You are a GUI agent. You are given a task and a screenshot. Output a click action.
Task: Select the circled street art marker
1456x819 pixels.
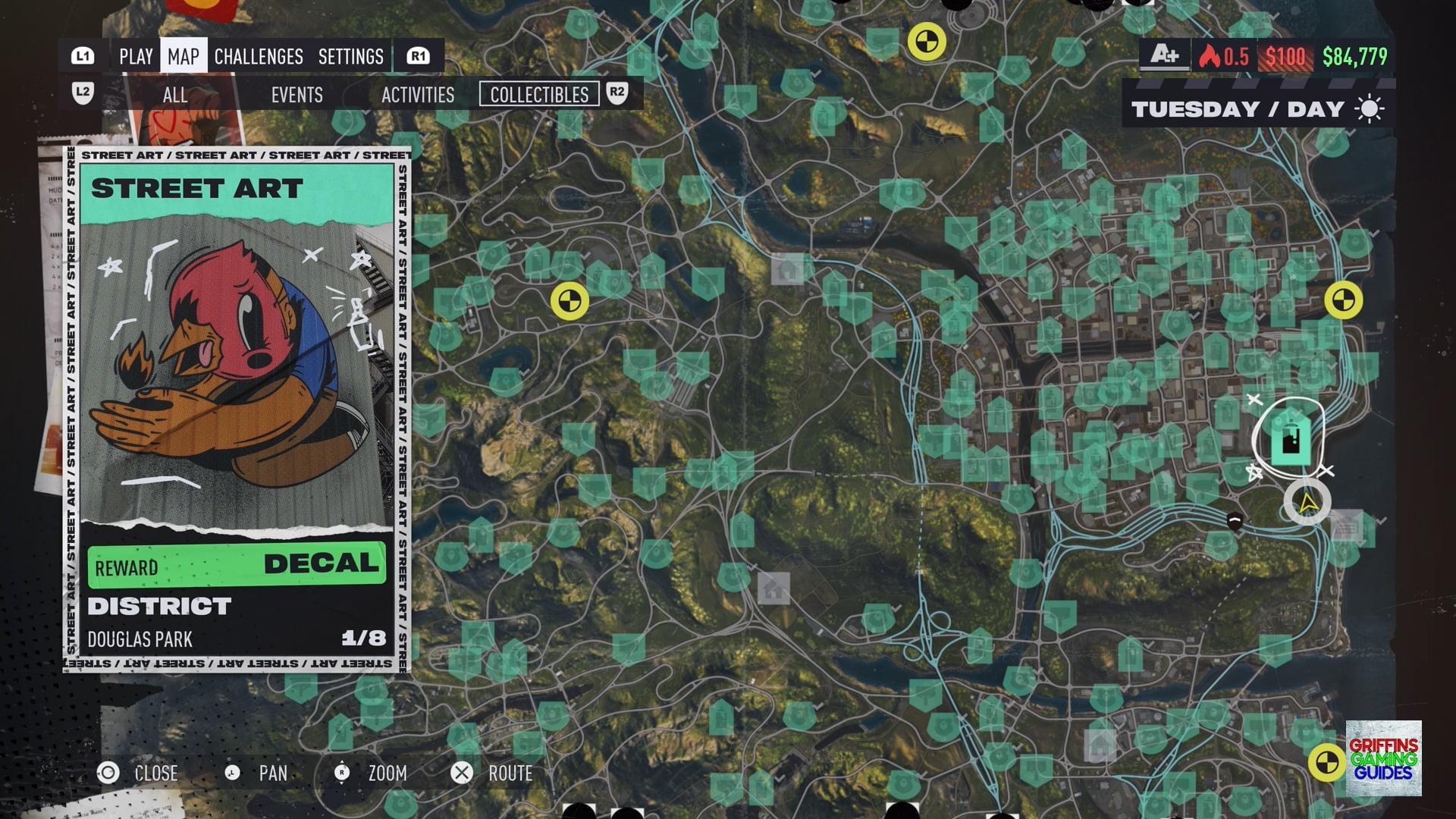point(1290,439)
